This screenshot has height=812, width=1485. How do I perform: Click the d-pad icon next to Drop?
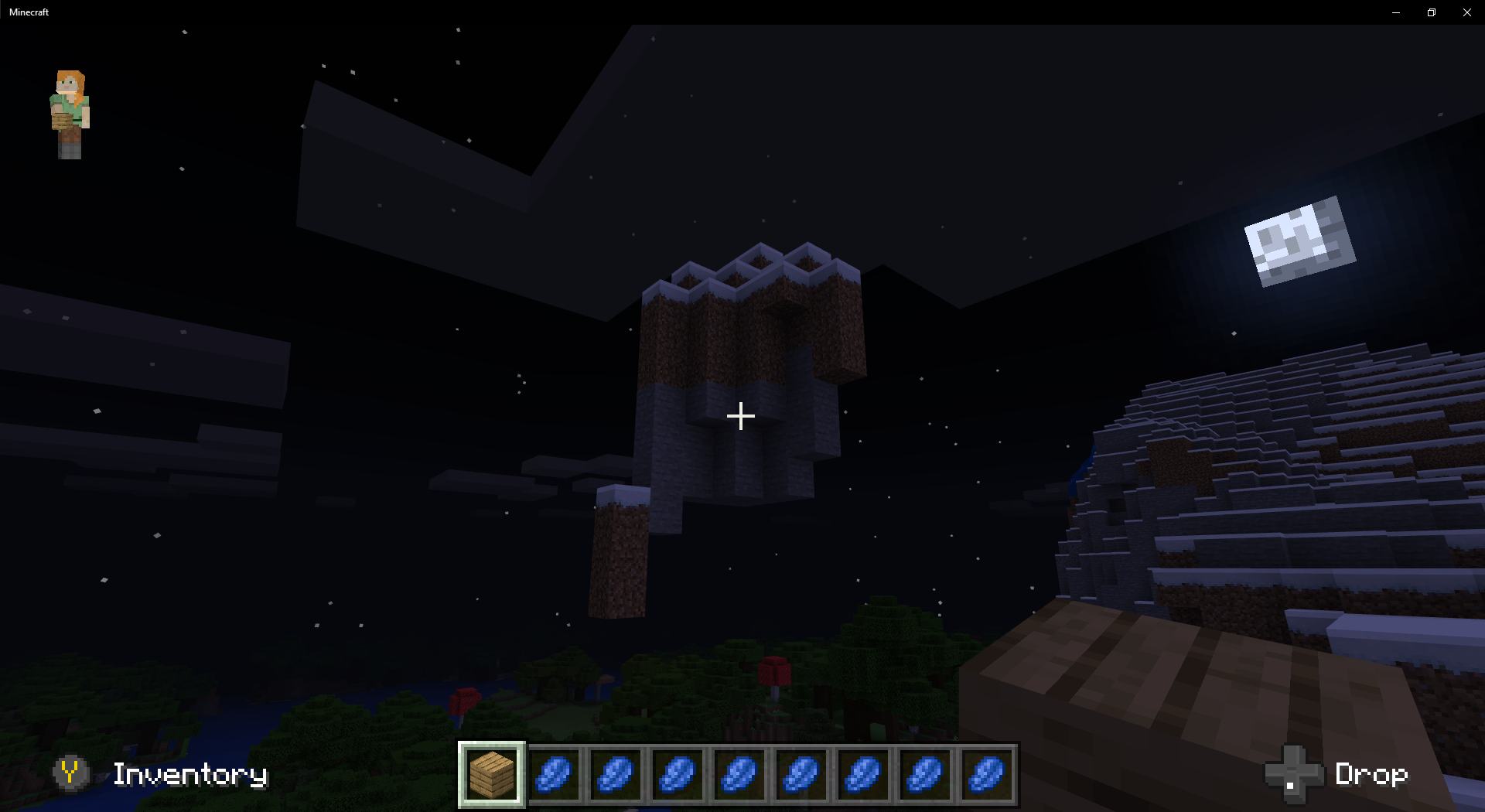[1293, 774]
